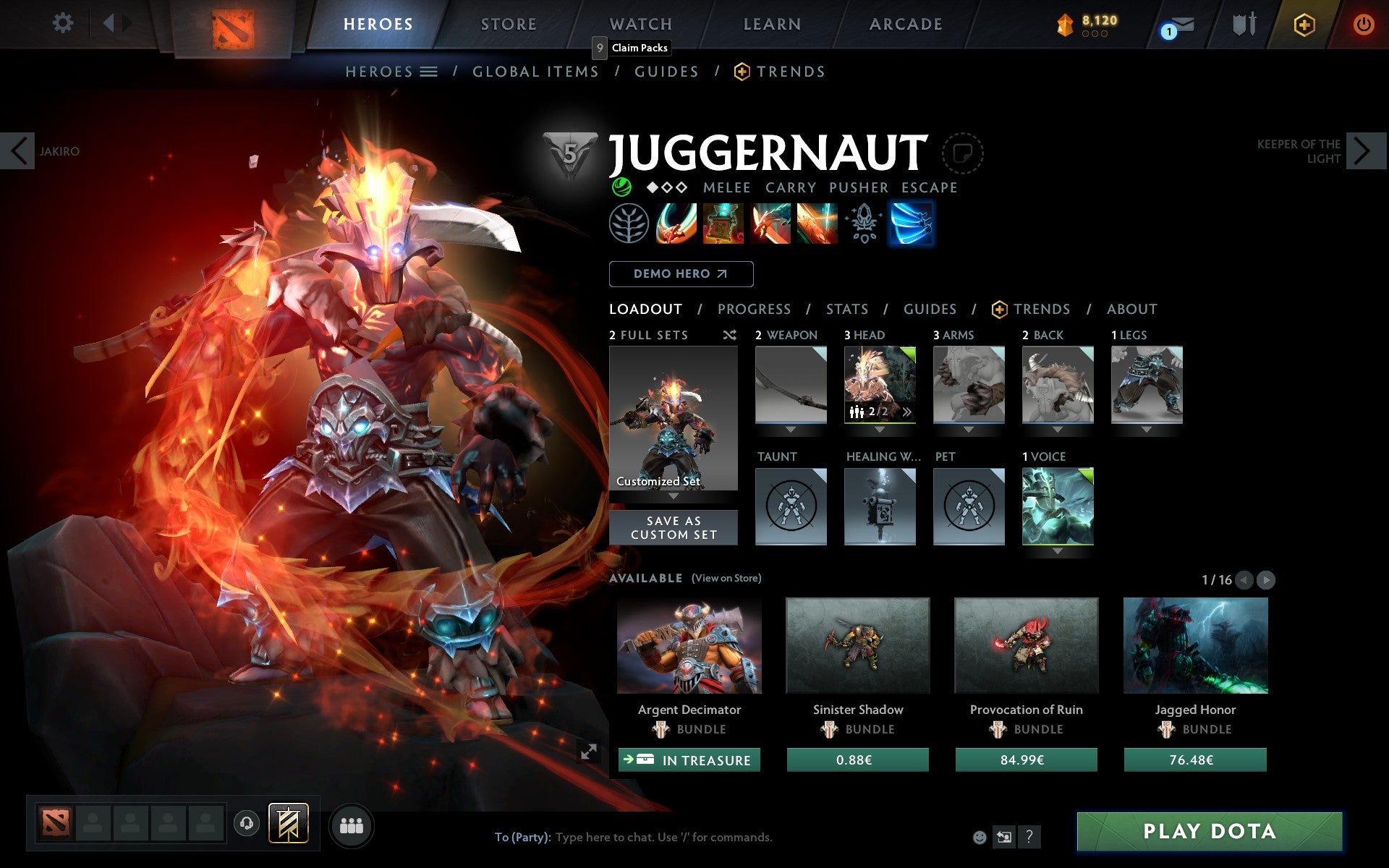1389x868 pixels.
Task: Expand the Customized Set dropdown arrow
Action: click(x=674, y=496)
